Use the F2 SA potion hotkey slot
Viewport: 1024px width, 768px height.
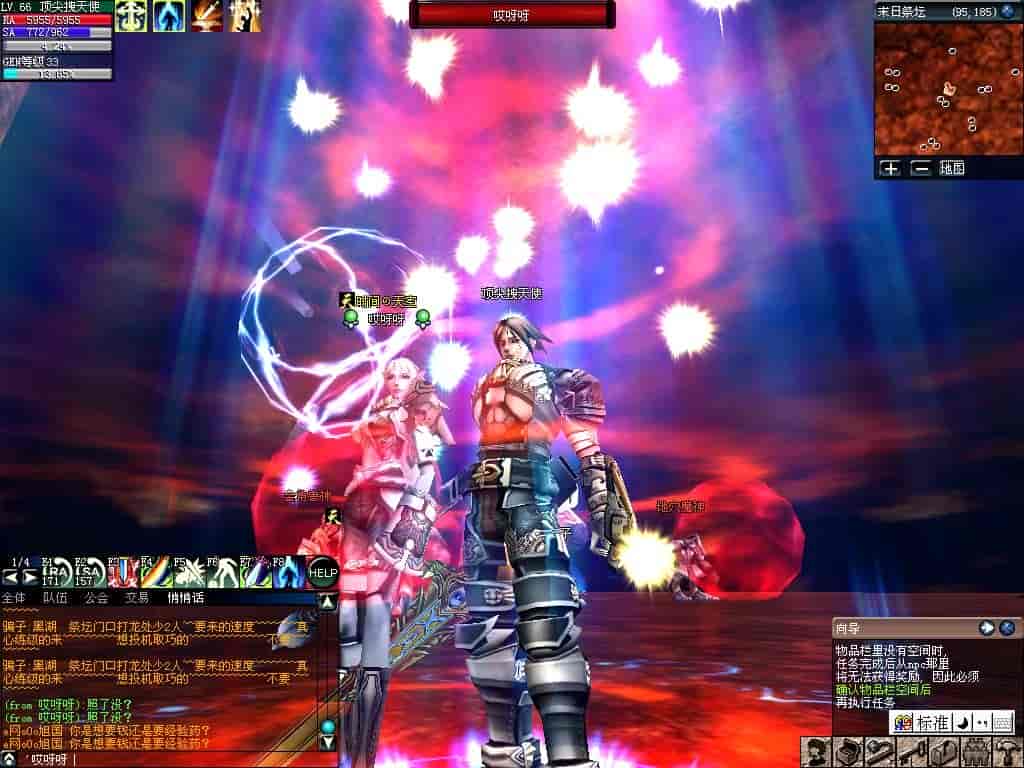coord(90,572)
